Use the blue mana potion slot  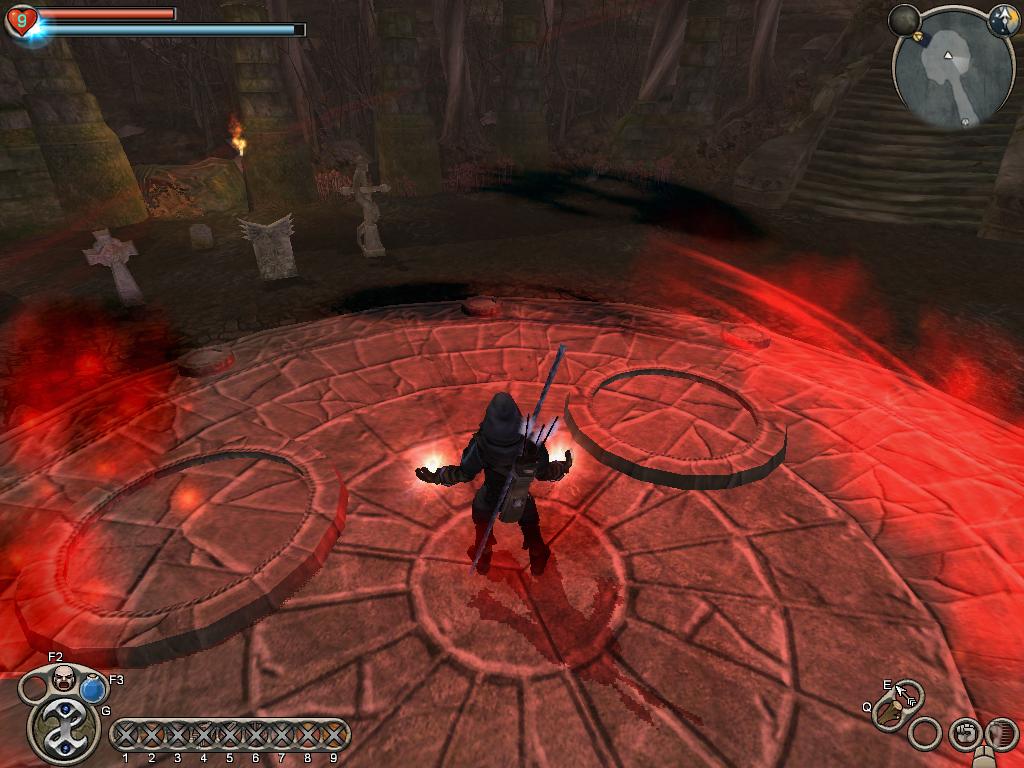point(93,688)
